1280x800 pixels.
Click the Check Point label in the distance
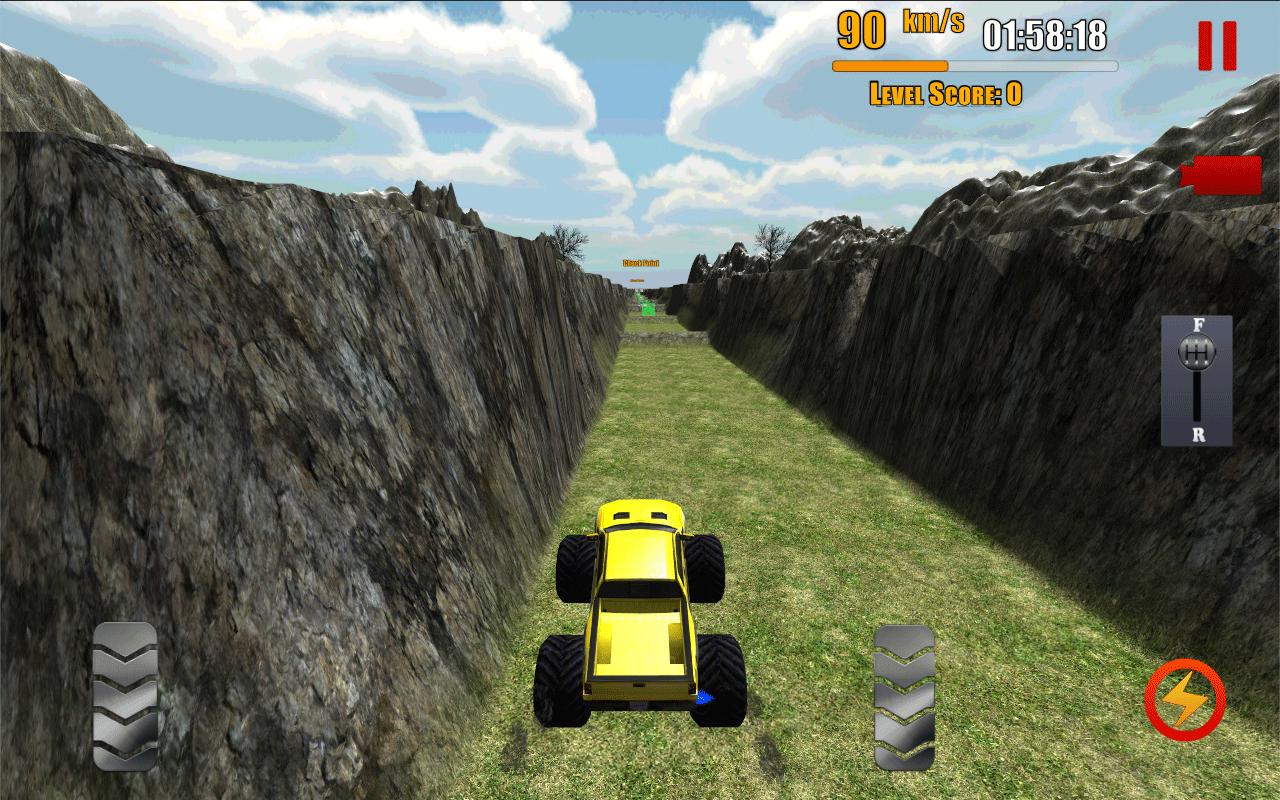641,262
